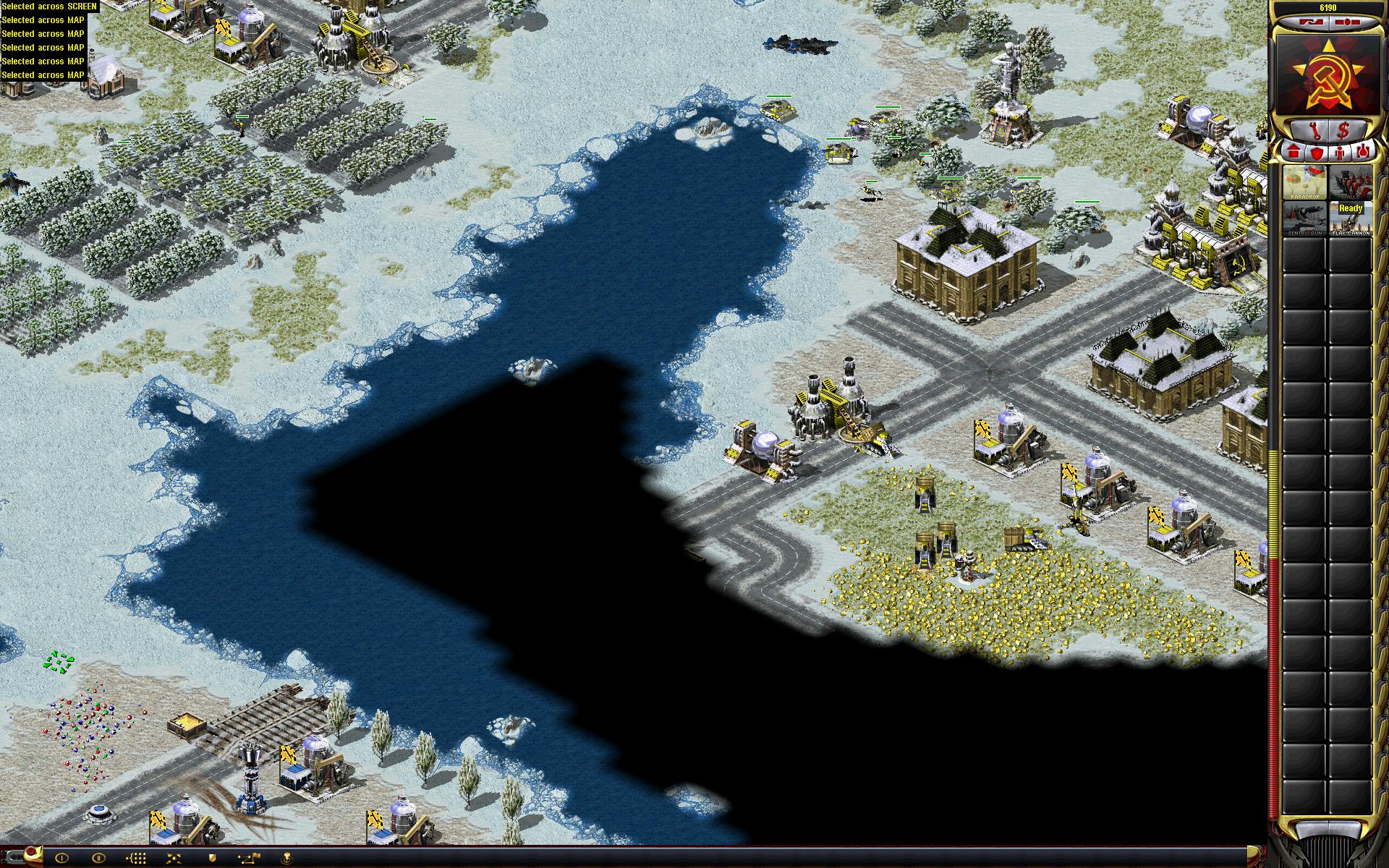Image resolution: width=1389 pixels, height=868 pixels.
Task: Click the deploy arrows command
Action: point(174,857)
